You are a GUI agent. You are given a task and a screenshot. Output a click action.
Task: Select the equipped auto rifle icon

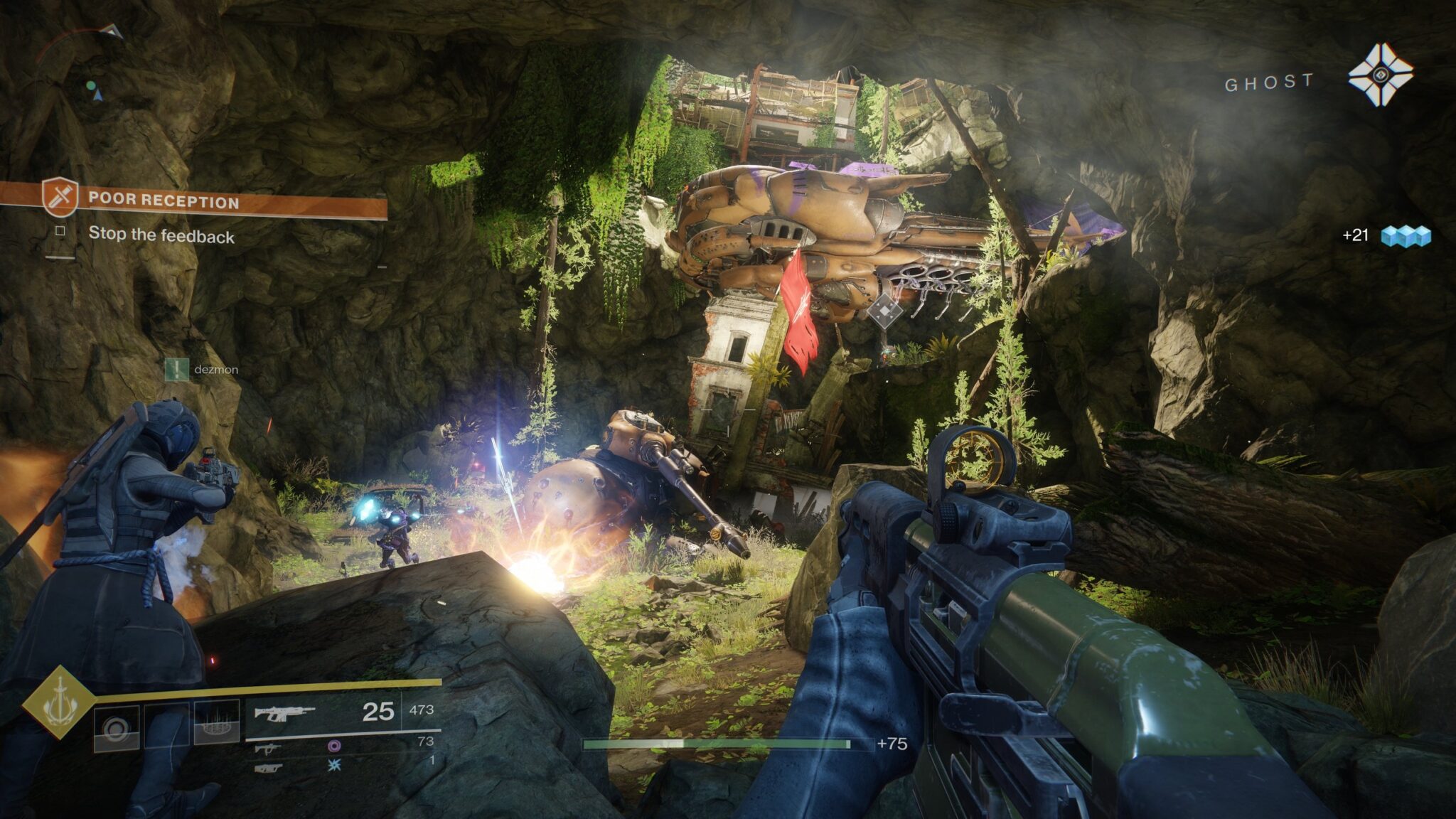coord(284,712)
